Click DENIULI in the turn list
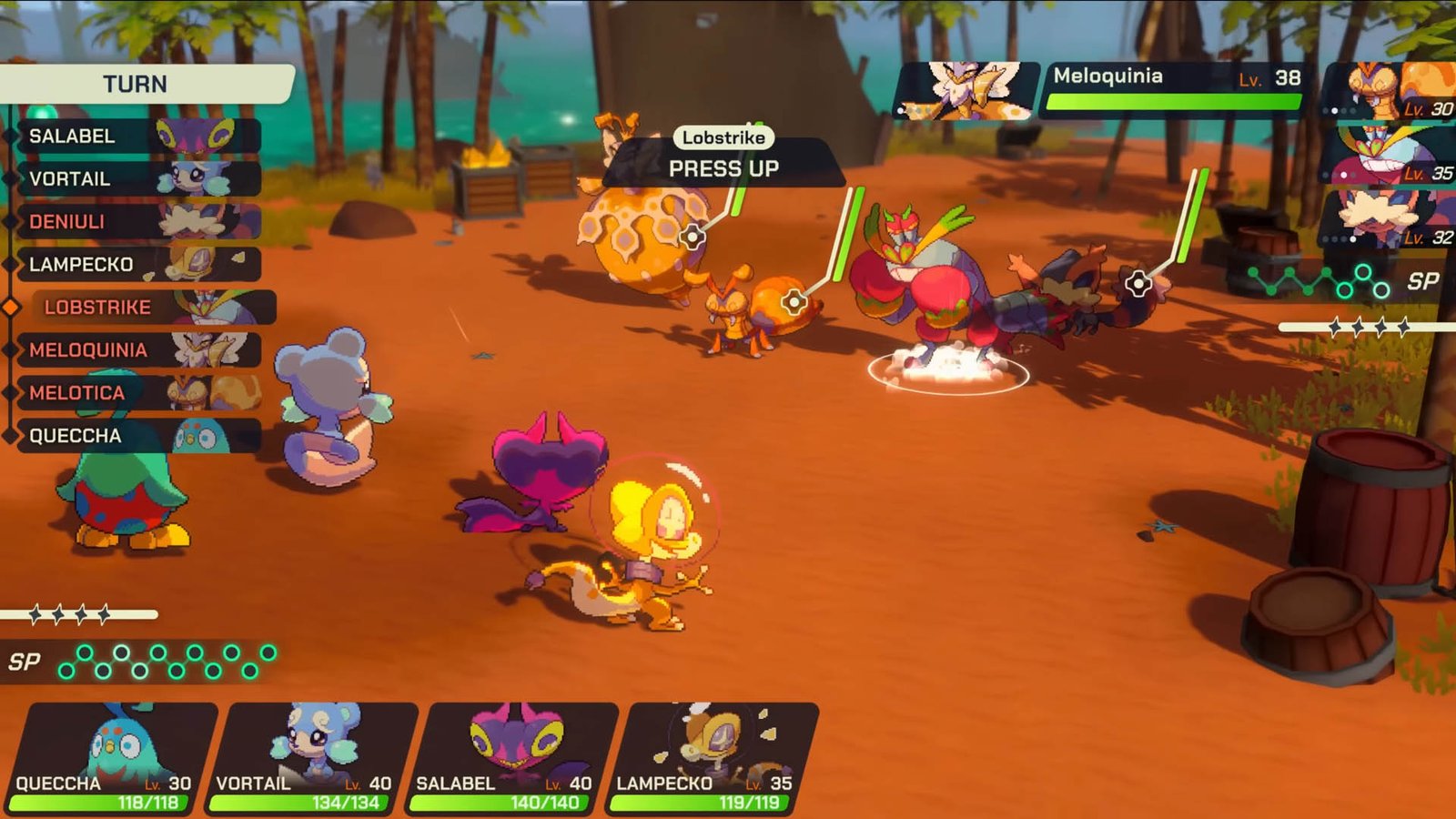This screenshot has width=1456, height=819. (x=136, y=222)
